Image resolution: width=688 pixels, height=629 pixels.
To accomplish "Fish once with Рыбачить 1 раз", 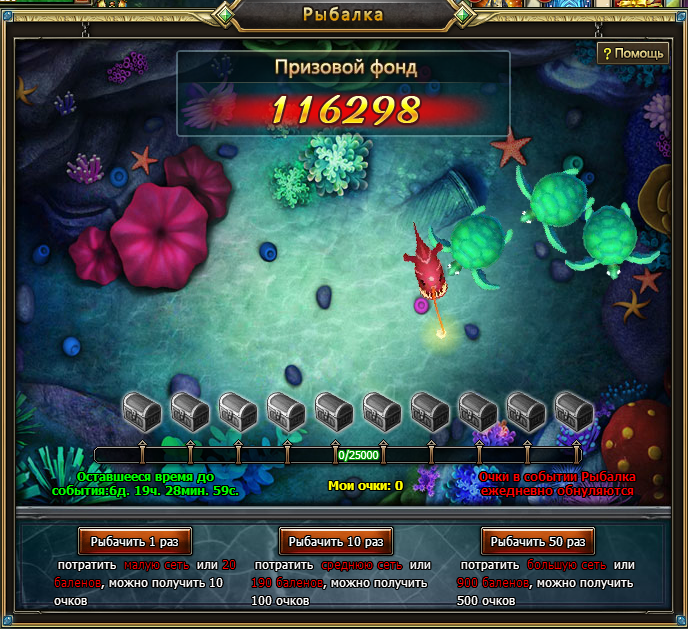I will point(134,541).
